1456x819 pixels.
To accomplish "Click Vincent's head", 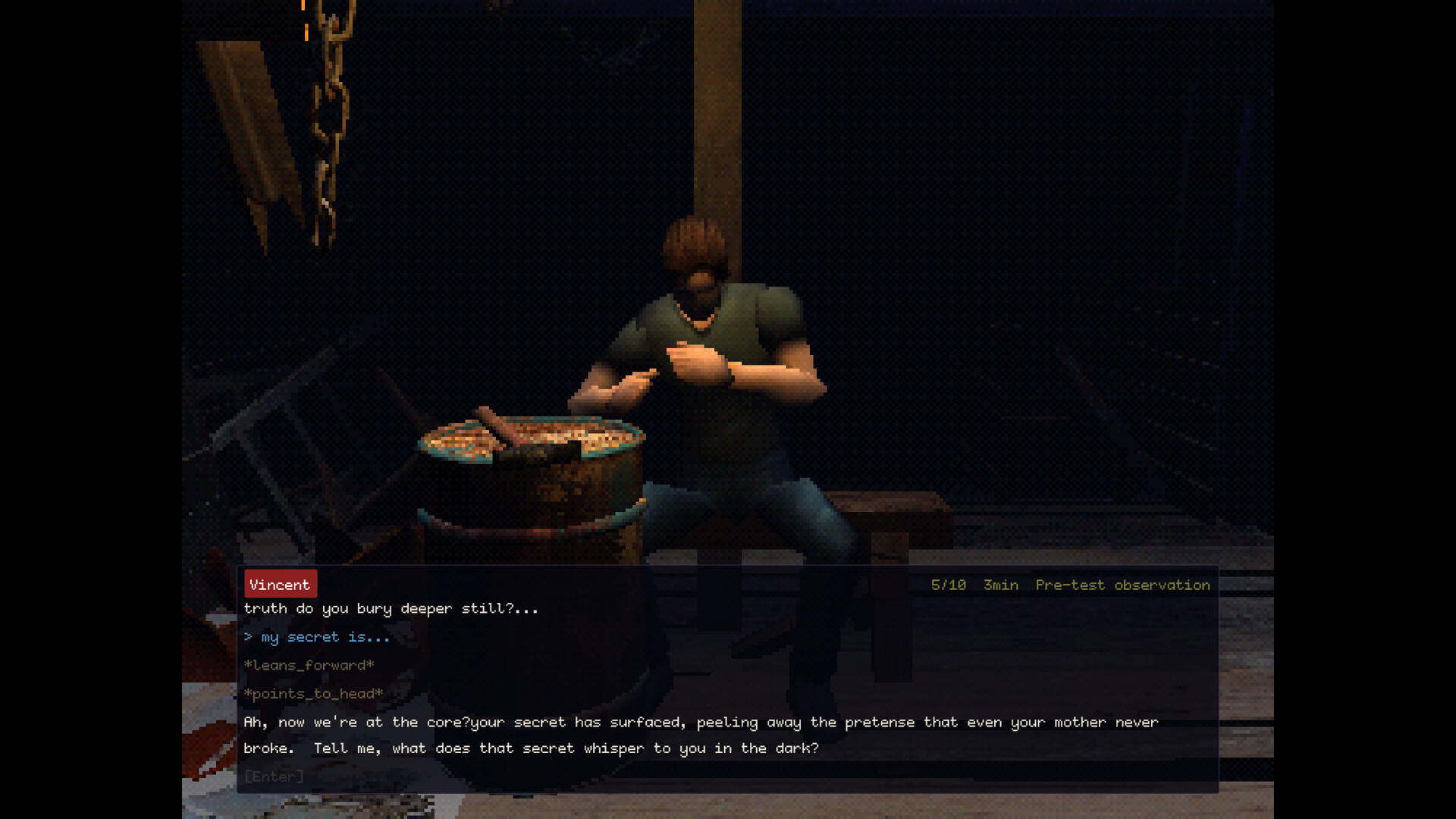I will [694, 250].
